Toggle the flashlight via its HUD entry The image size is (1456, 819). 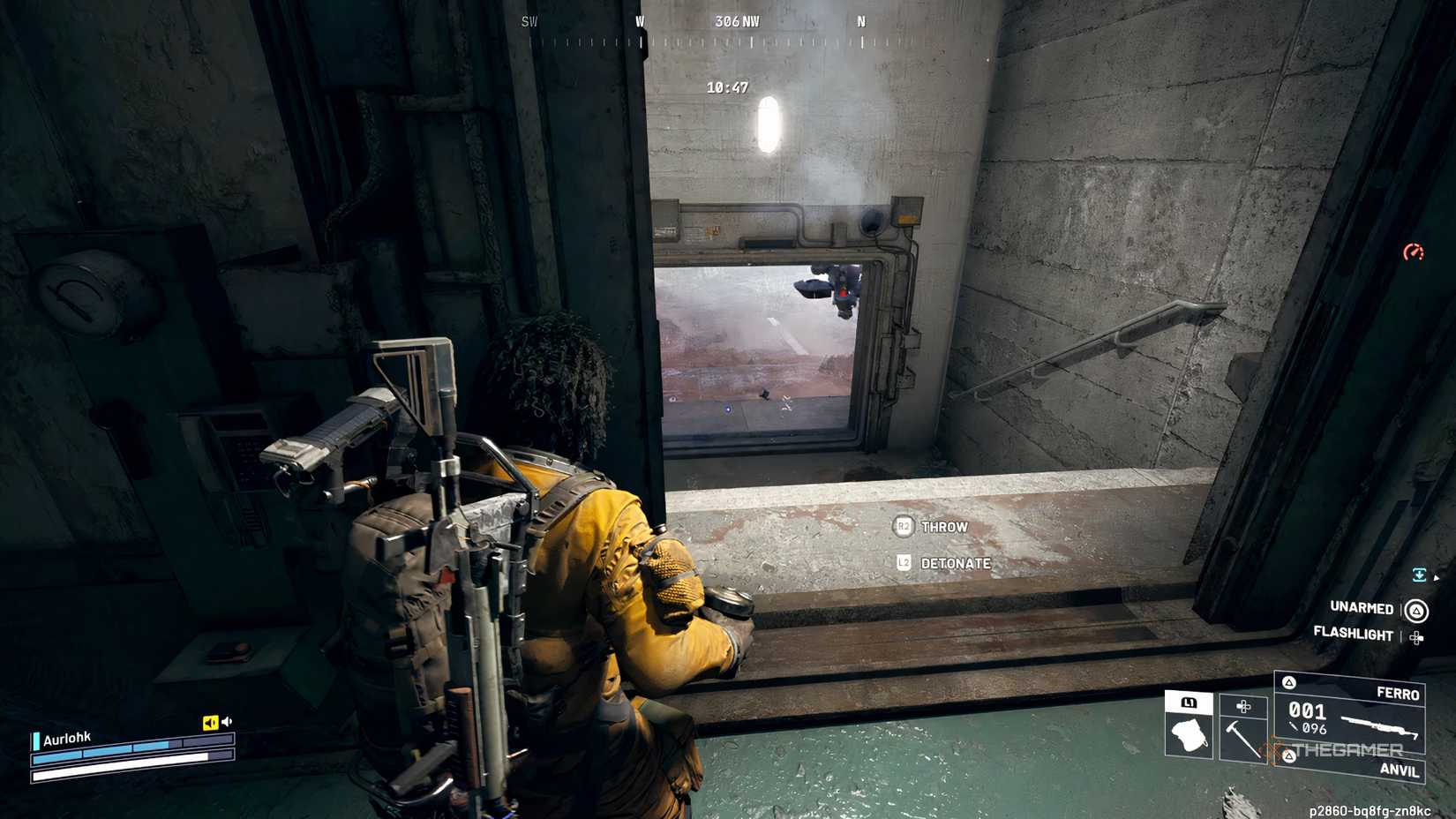click(x=1353, y=635)
